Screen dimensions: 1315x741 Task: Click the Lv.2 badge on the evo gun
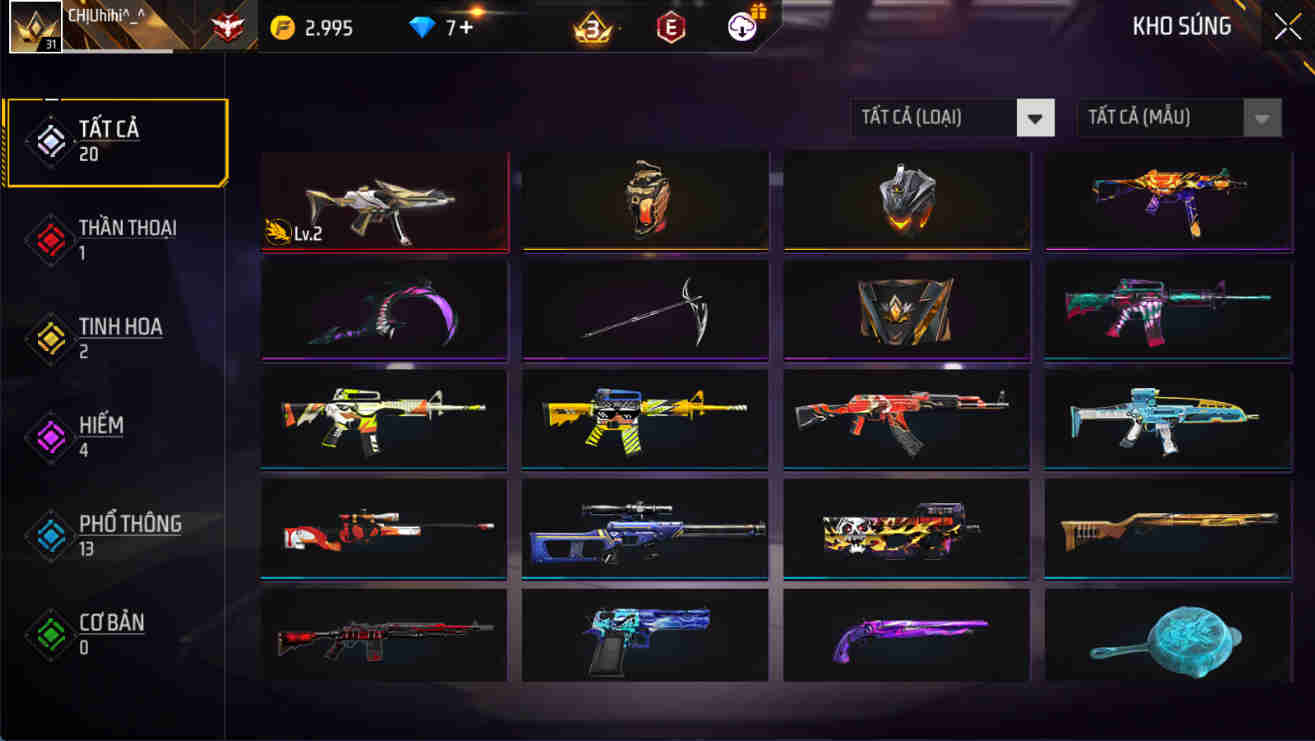(x=296, y=230)
